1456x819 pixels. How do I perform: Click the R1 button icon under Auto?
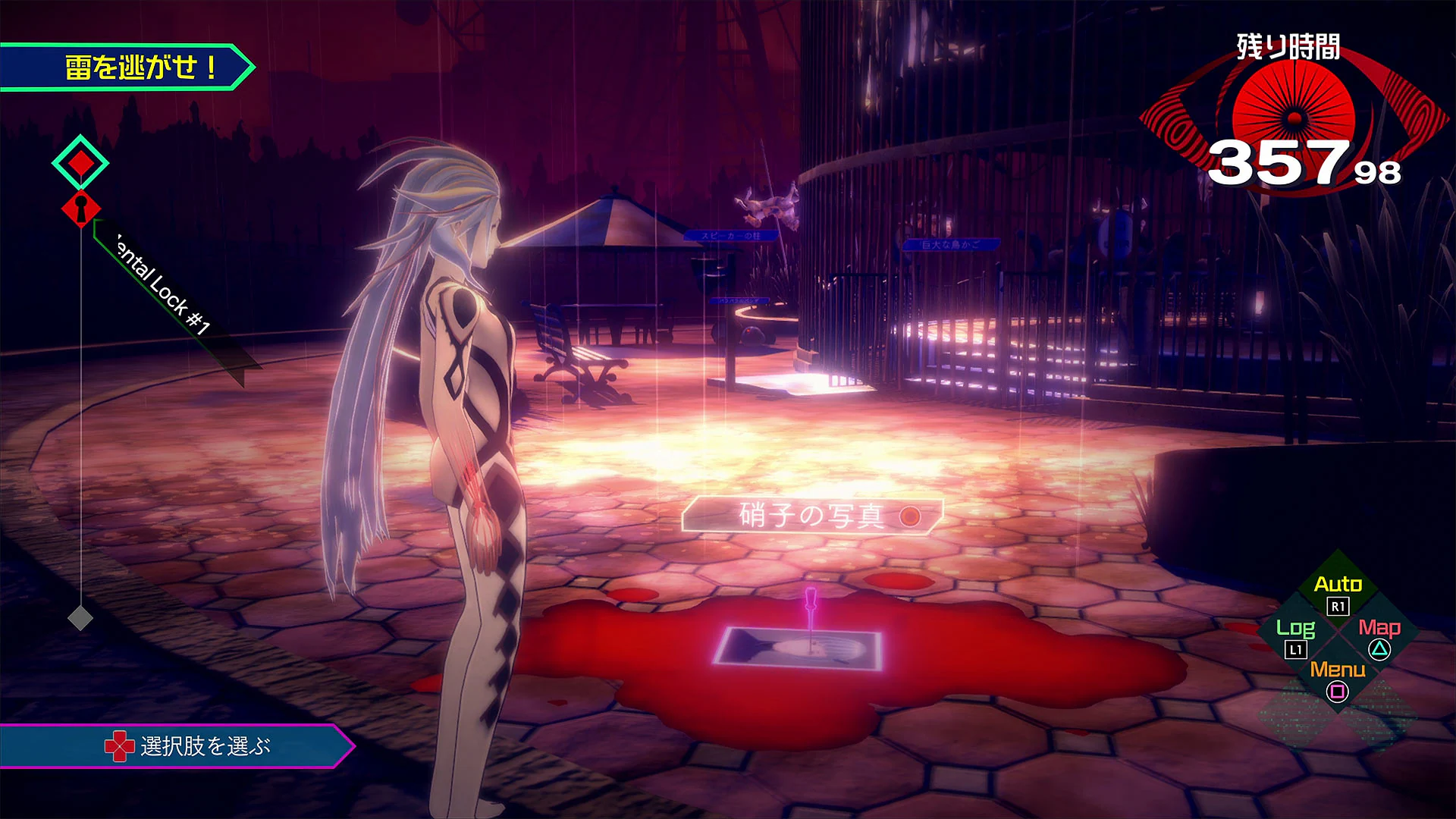[1336, 607]
